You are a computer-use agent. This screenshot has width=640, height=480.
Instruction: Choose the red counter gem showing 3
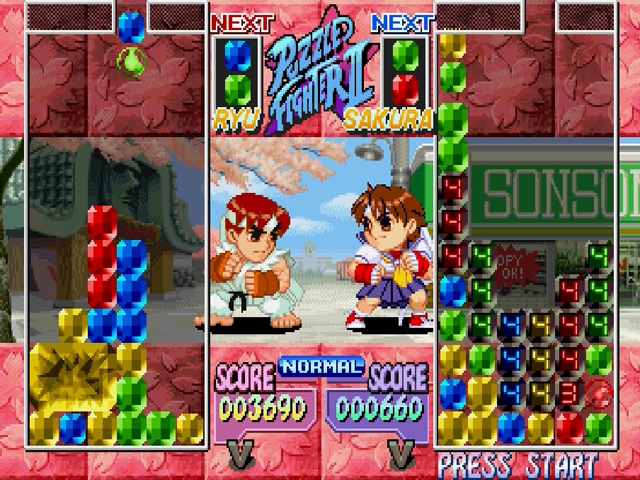click(x=569, y=391)
